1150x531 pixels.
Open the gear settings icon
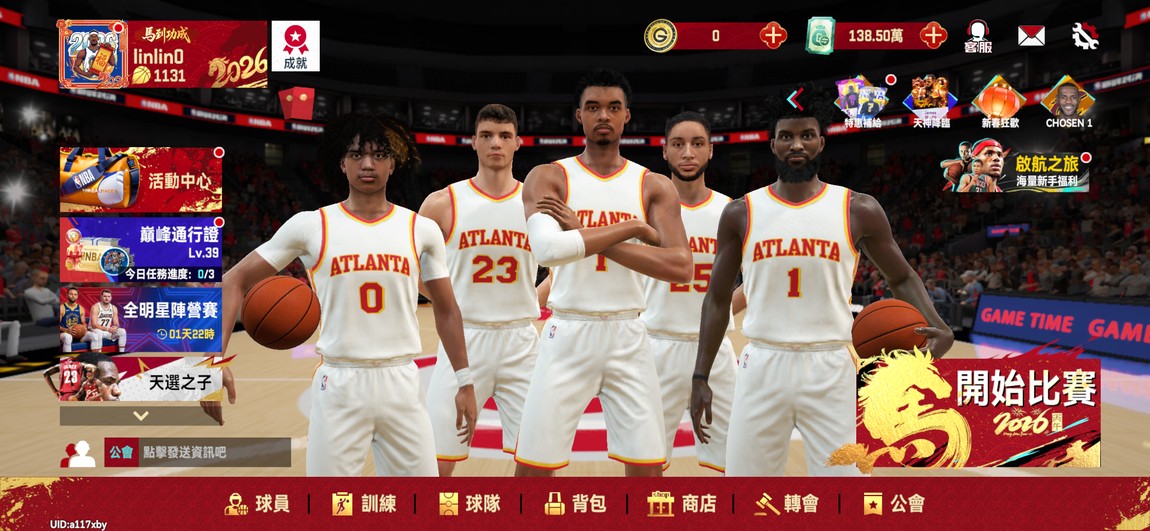(1085, 36)
